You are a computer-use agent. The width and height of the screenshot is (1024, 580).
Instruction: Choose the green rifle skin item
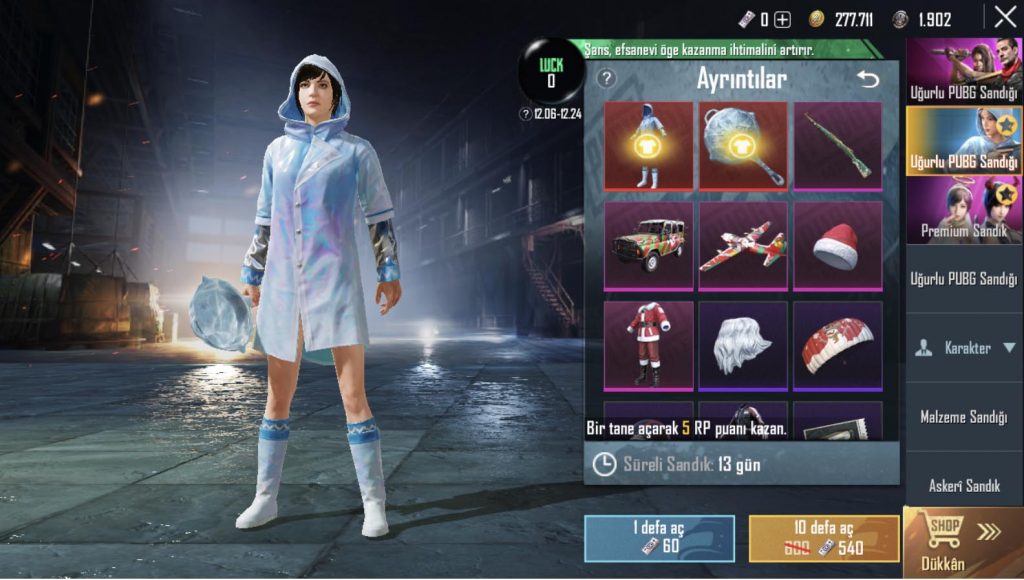click(x=838, y=145)
